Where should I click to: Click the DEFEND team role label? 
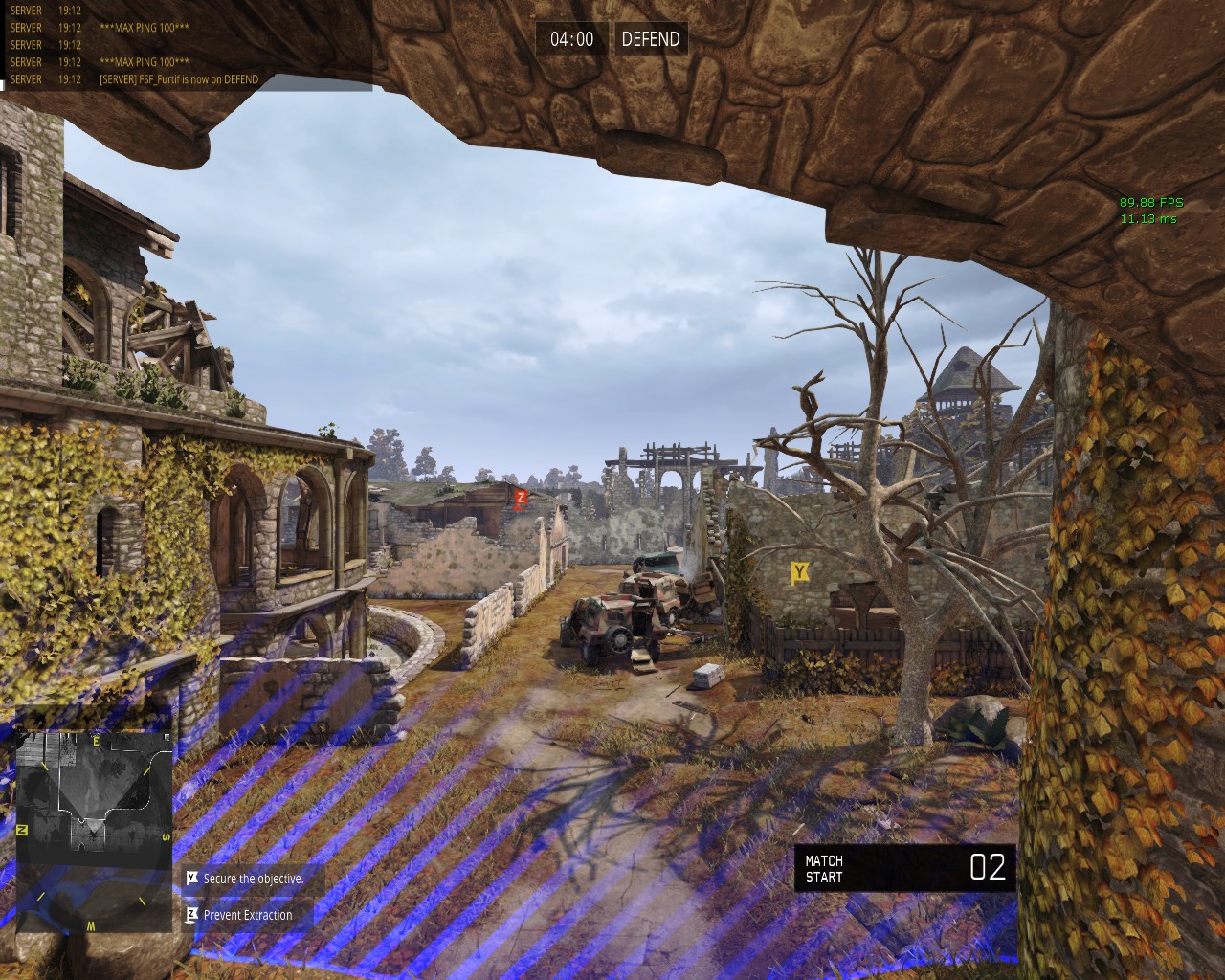coord(651,39)
